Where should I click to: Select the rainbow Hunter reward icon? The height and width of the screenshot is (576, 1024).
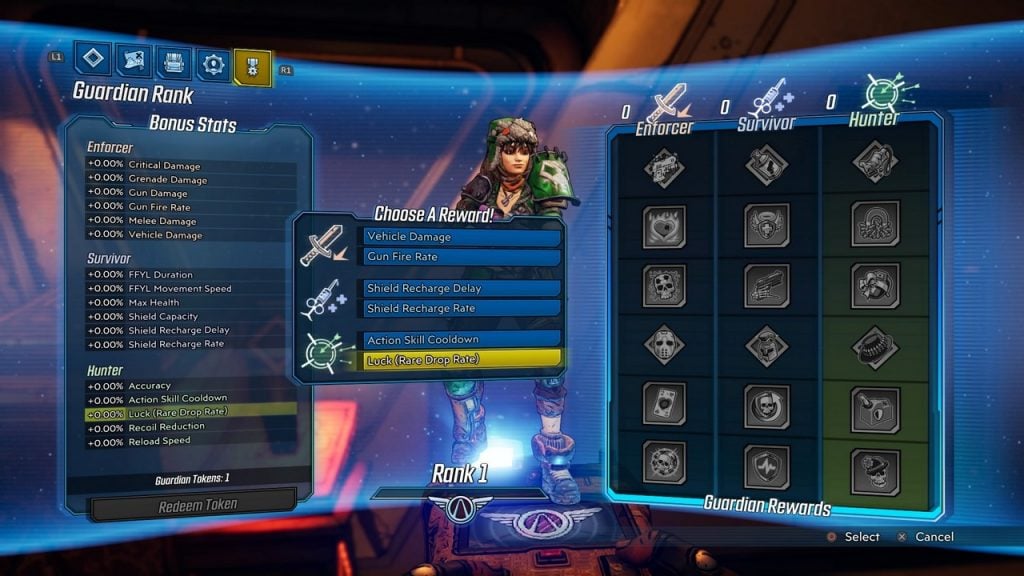pos(874,223)
